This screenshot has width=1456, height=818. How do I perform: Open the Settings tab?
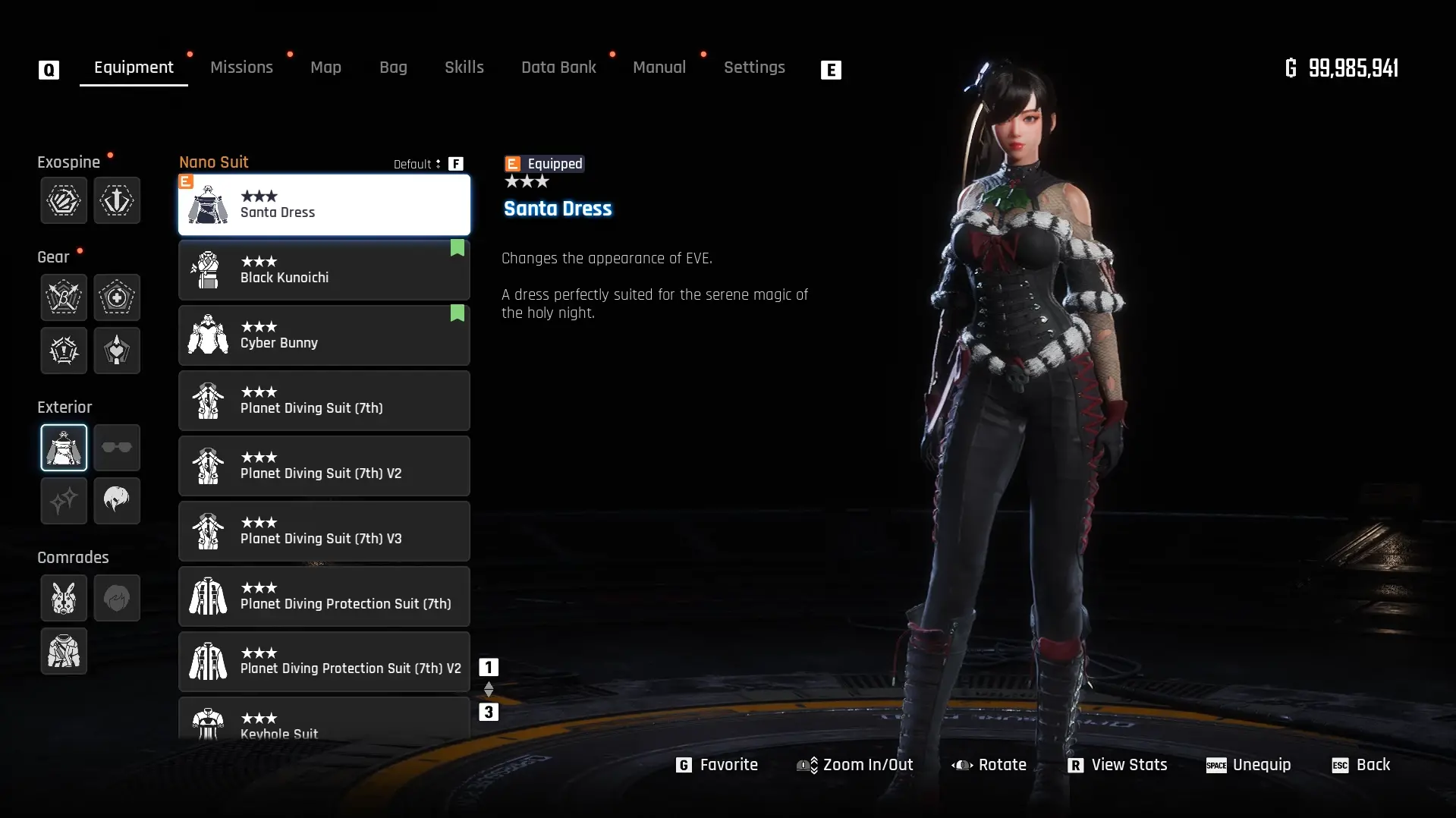(x=753, y=68)
